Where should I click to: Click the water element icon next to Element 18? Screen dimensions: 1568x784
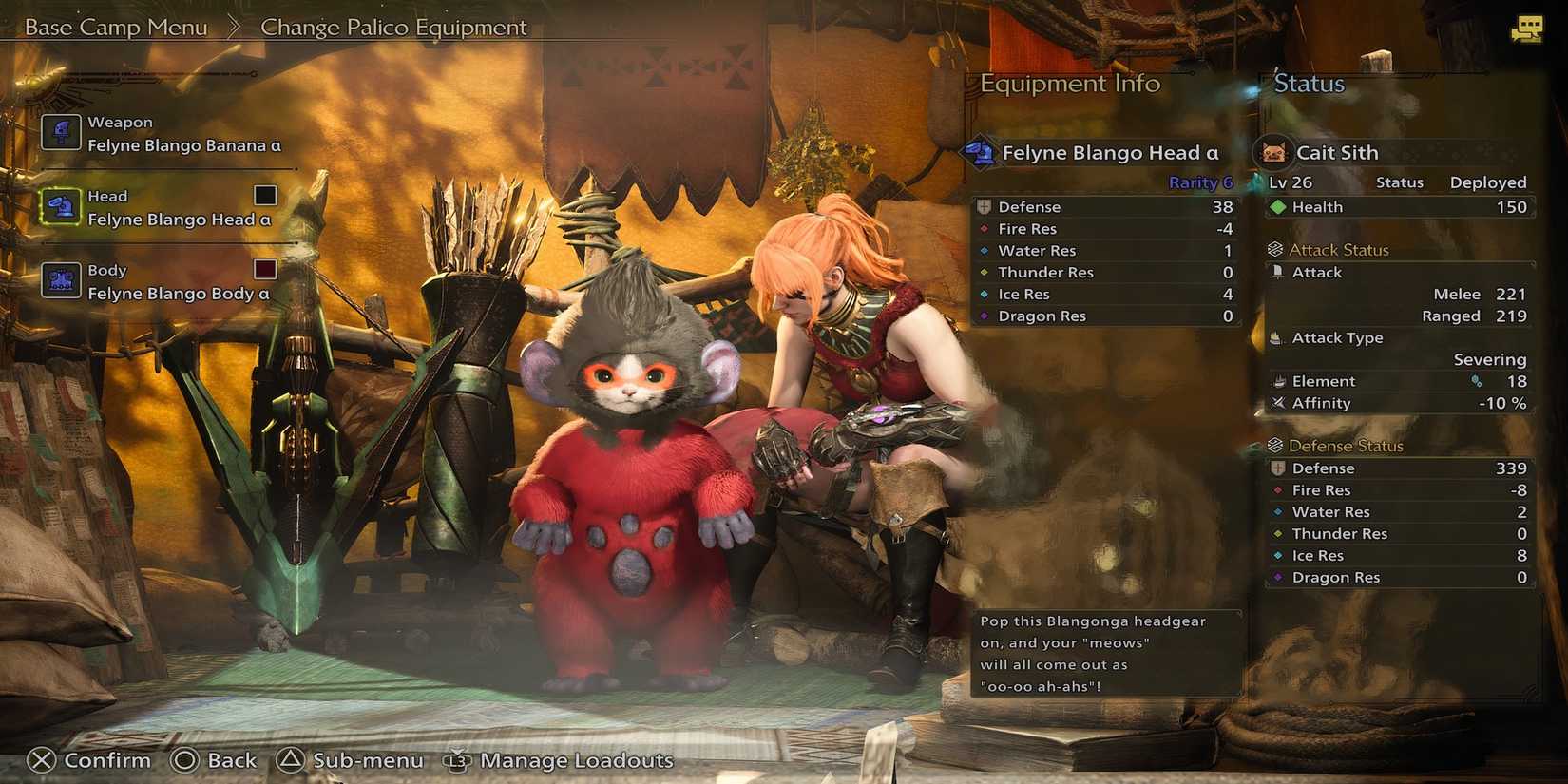(1478, 380)
